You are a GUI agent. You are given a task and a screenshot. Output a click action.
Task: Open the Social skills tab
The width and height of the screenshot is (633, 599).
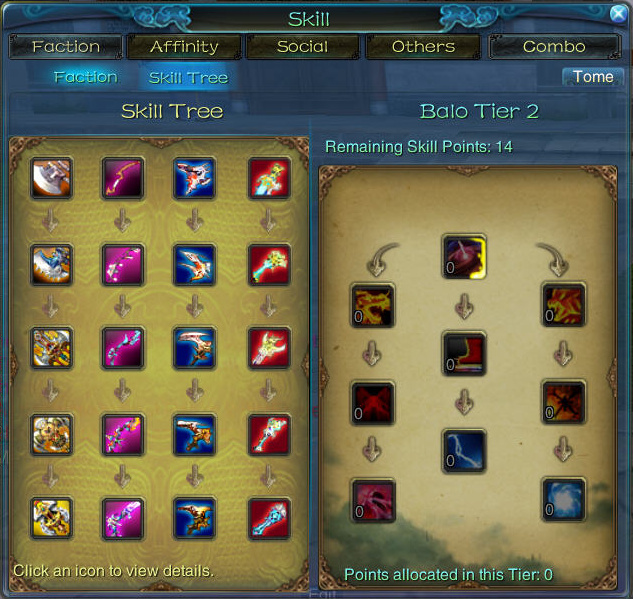(302, 47)
